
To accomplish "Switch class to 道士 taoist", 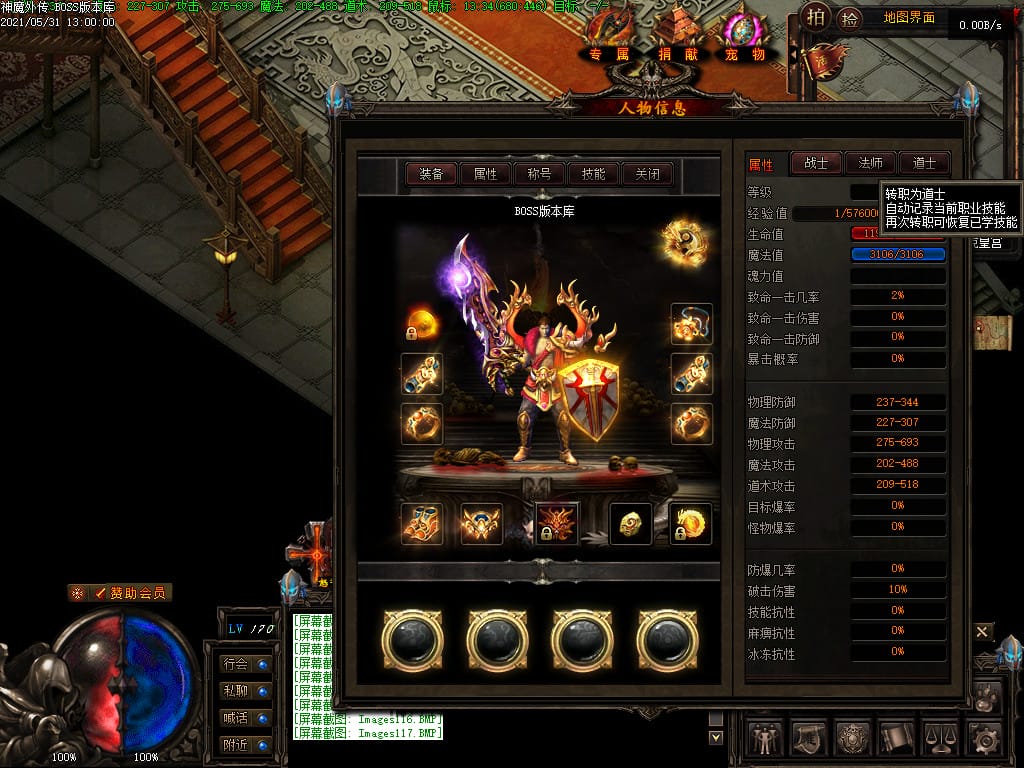I will 924,163.
